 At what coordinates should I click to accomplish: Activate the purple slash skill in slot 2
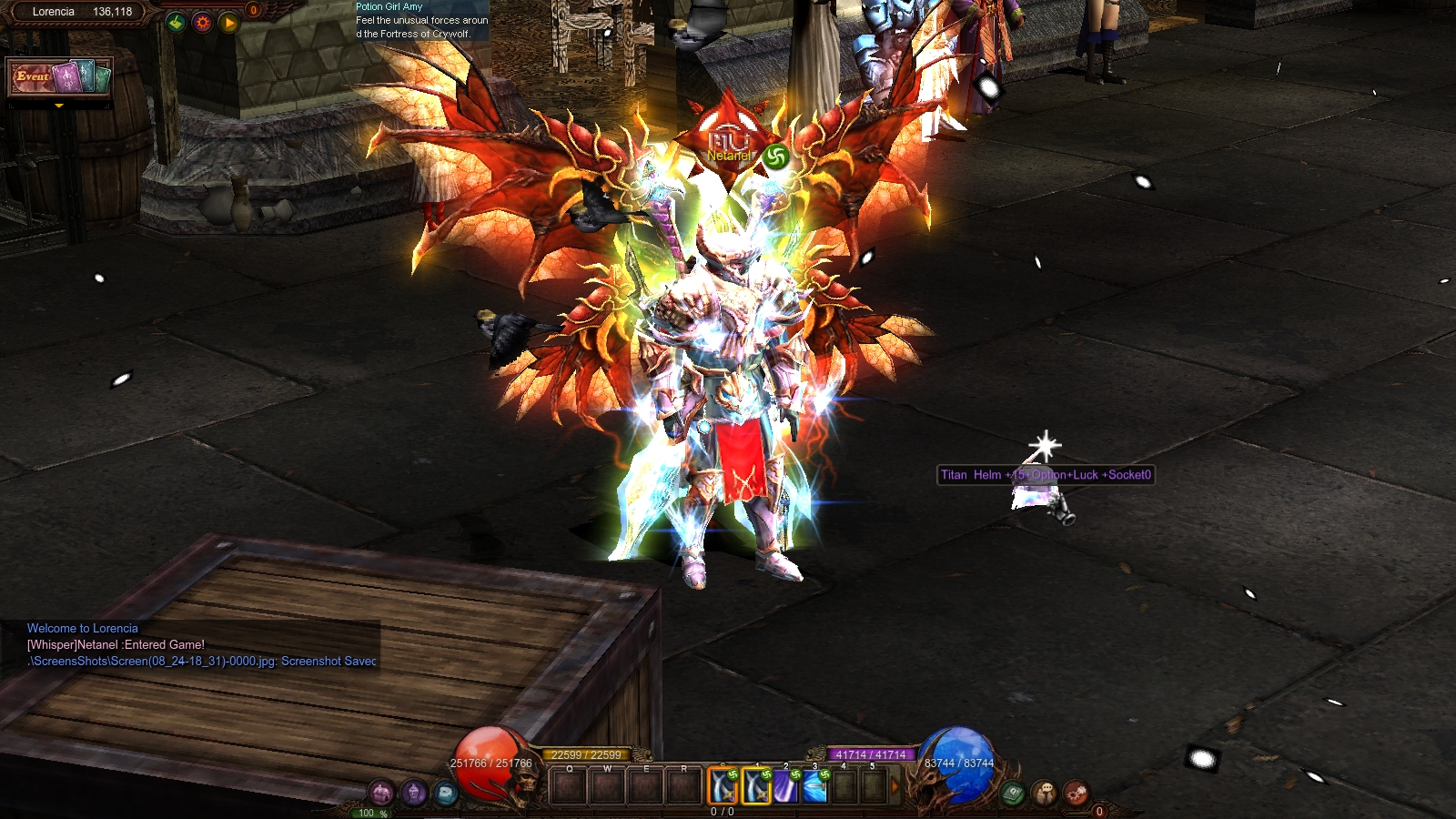click(785, 786)
